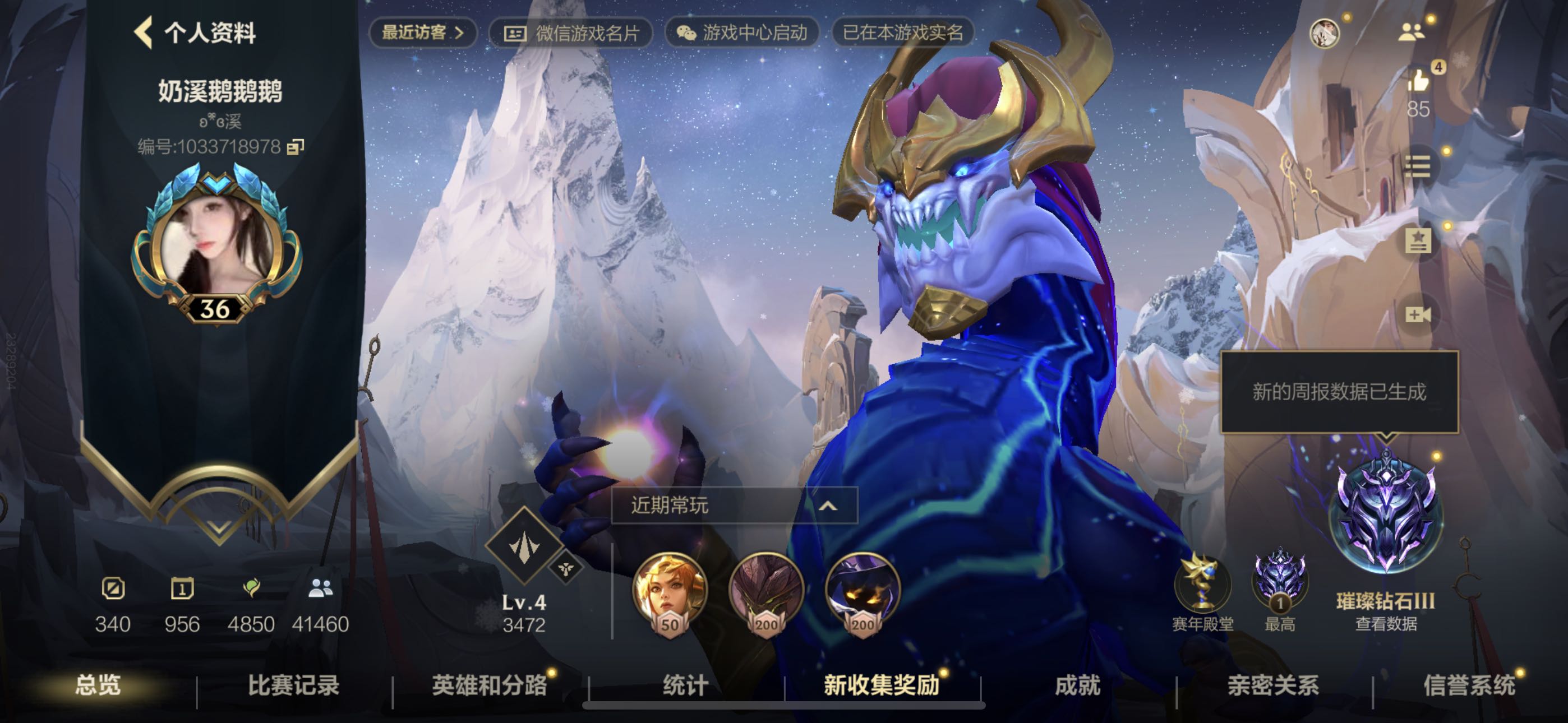Screen dimensions: 1568x723
Task: Collapse the 近期常玩 dropdown
Action: coord(828,505)
